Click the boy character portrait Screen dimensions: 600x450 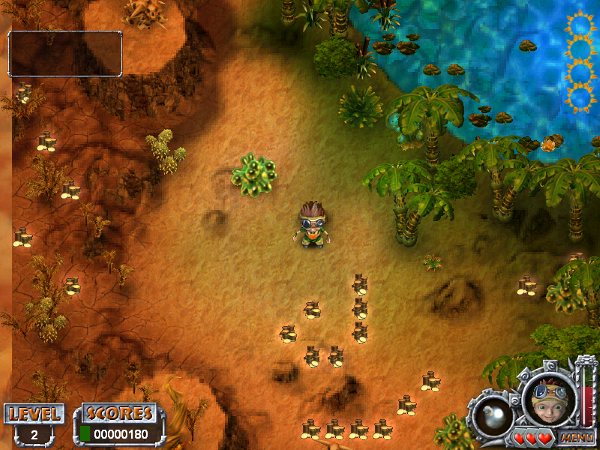[x=548, y=396]
